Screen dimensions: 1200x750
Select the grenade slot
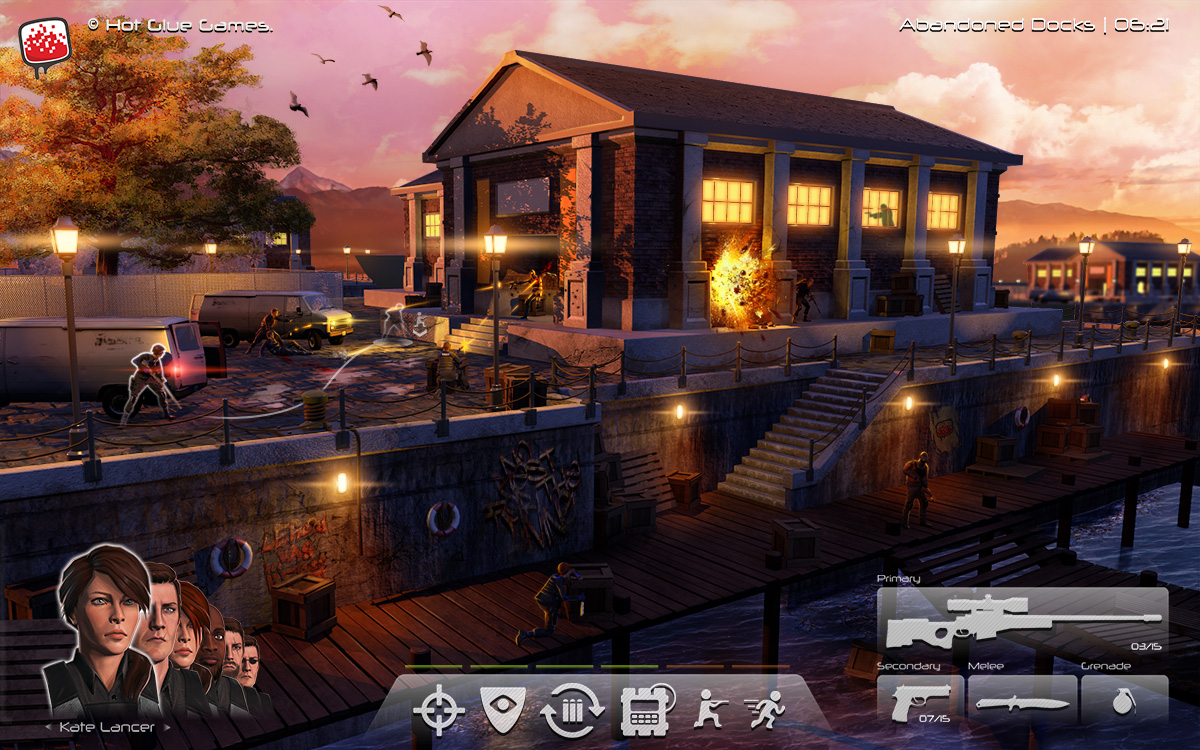point(1123,700)
